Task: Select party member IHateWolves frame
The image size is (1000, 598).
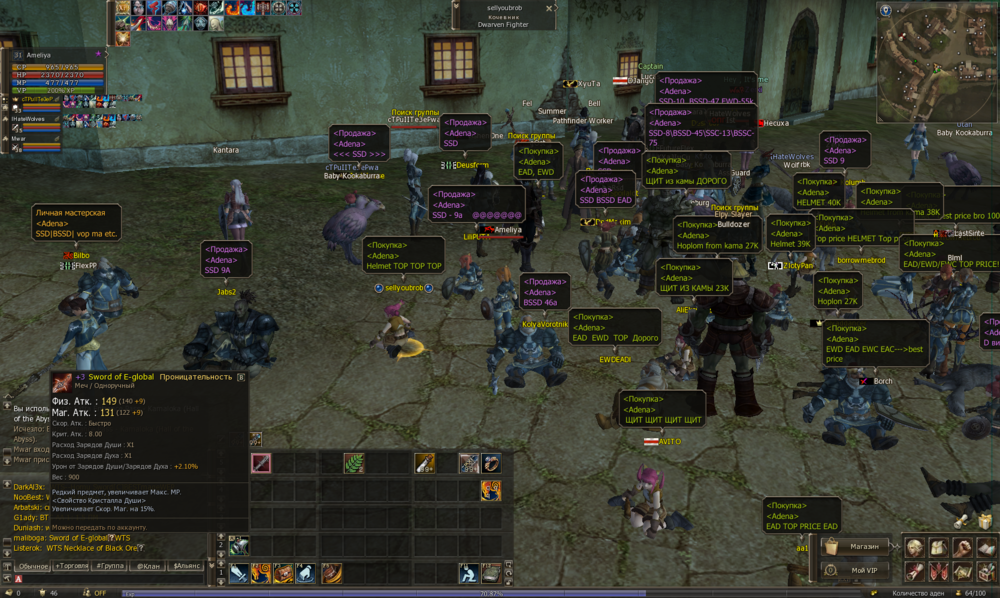Action: point(30,119)
